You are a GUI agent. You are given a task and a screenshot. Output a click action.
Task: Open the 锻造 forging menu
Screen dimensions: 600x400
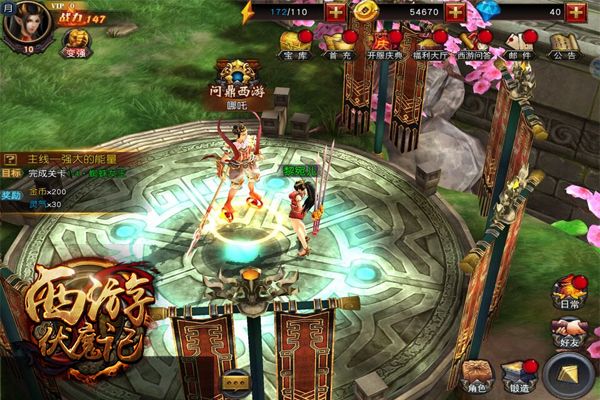pos(519,375)
